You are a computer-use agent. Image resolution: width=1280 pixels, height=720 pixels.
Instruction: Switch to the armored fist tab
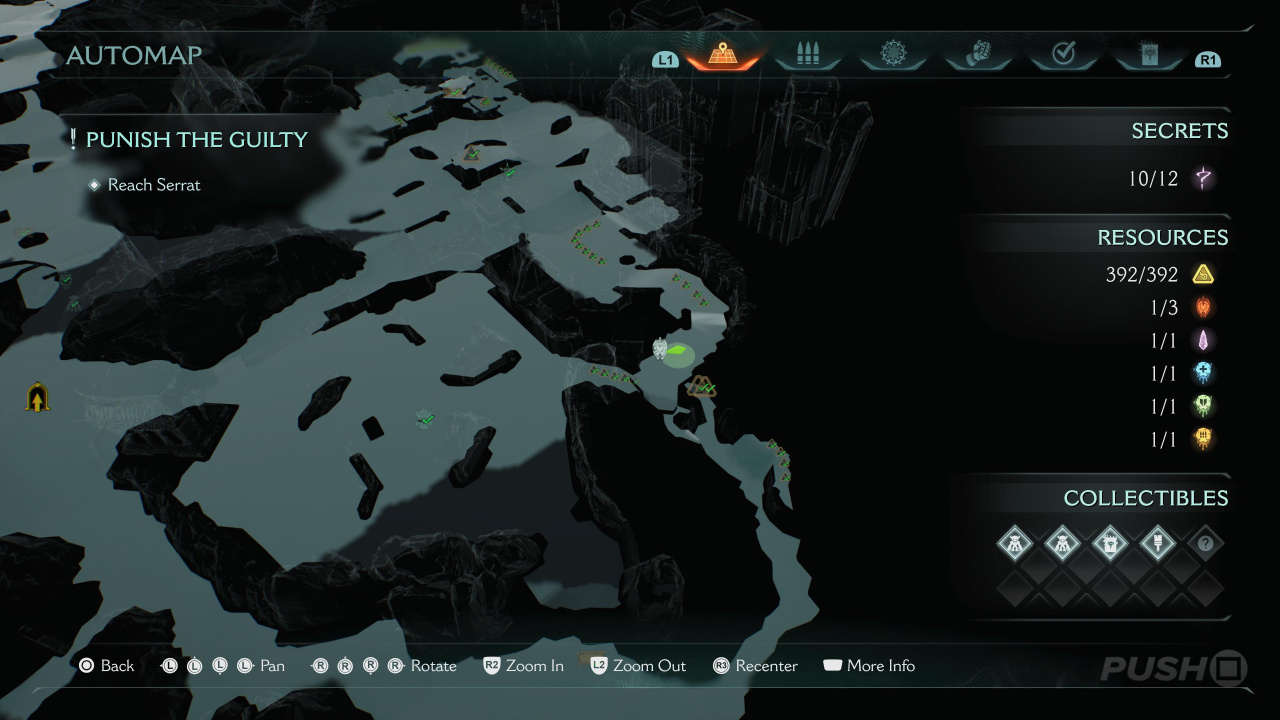(978, 55)
